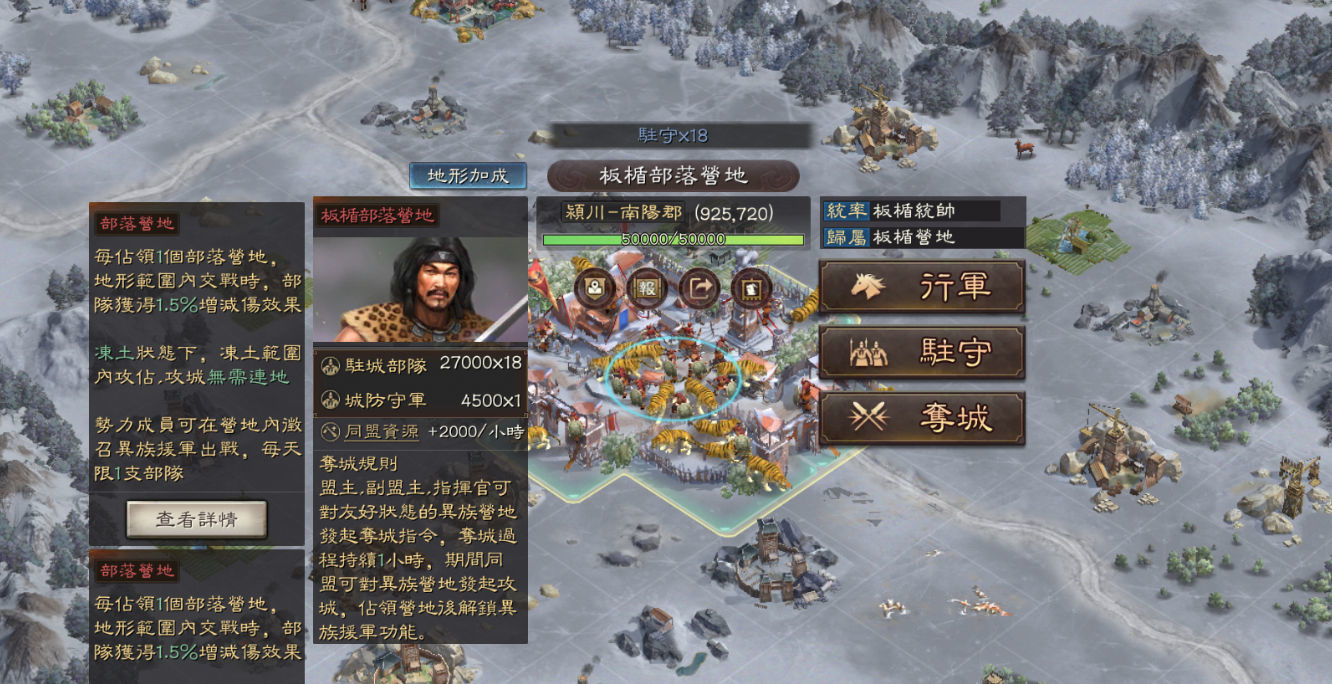The image size is (1332, 684).
Task: Open the 報 battle report icon
Action: tap(646, 288)
